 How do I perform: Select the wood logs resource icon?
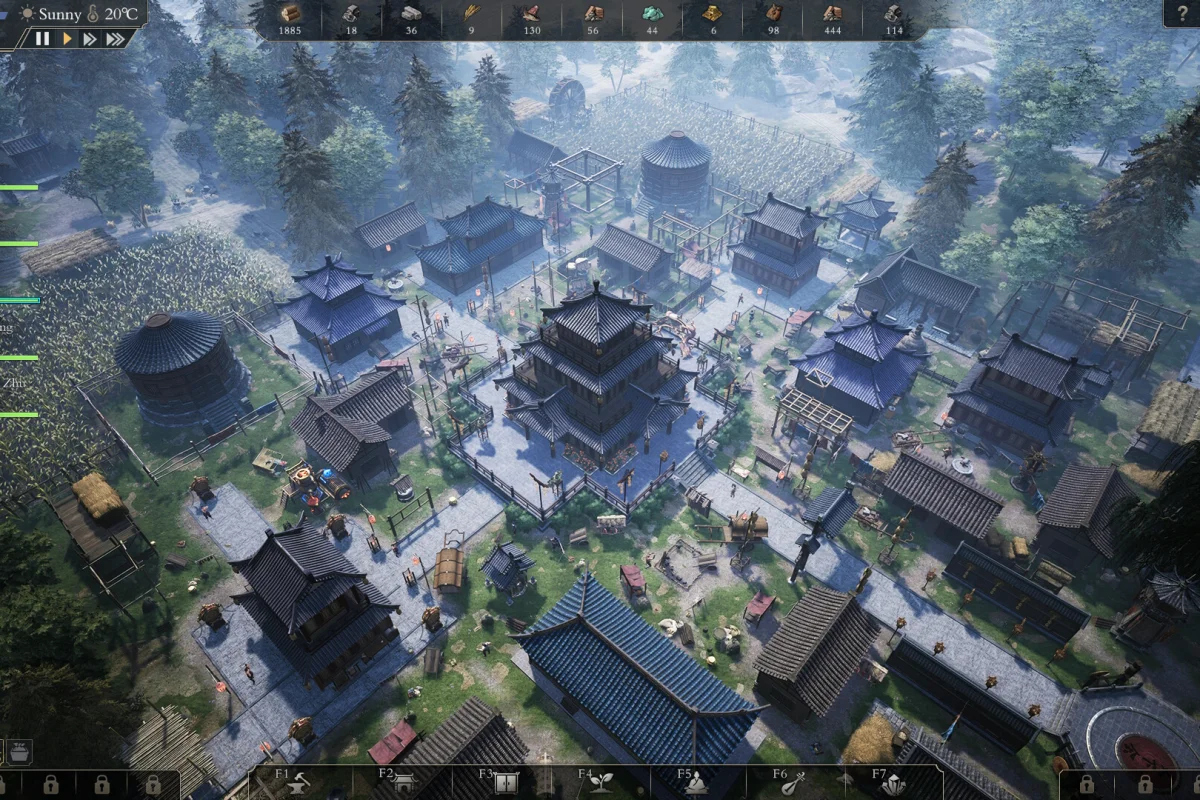pos(290,13)
